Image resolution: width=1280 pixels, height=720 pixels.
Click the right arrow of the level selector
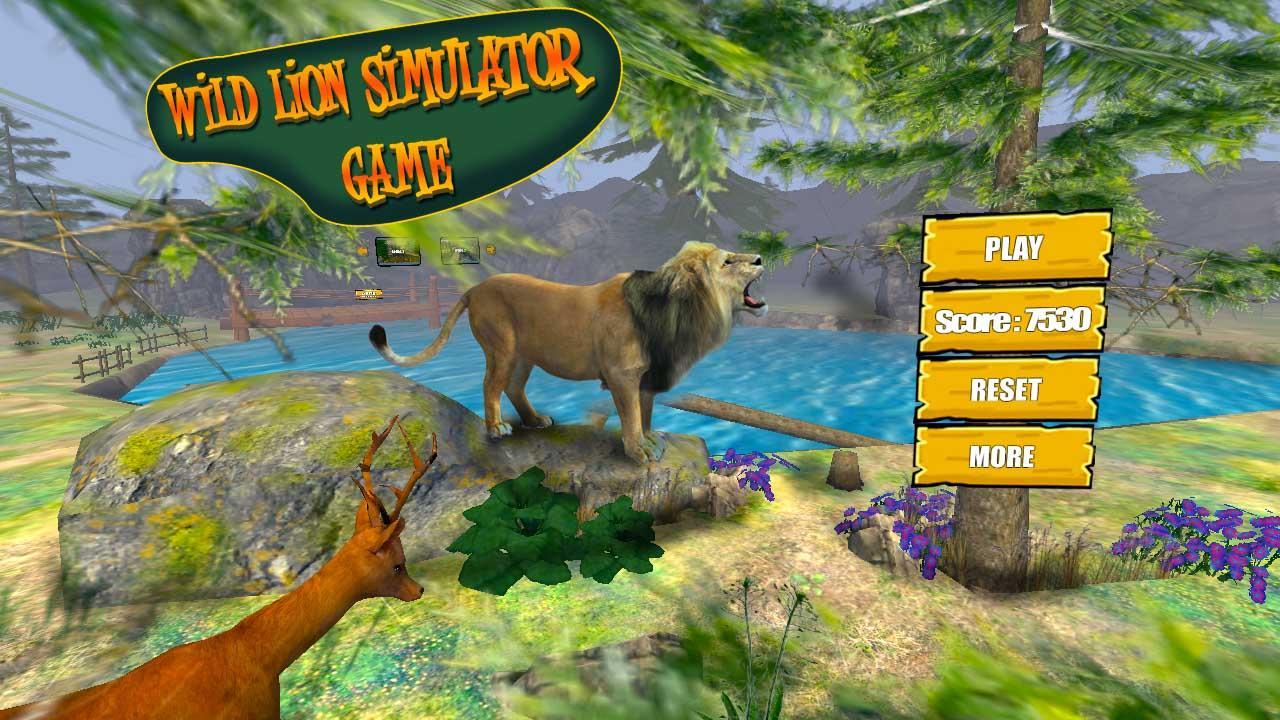click(491, 250)
